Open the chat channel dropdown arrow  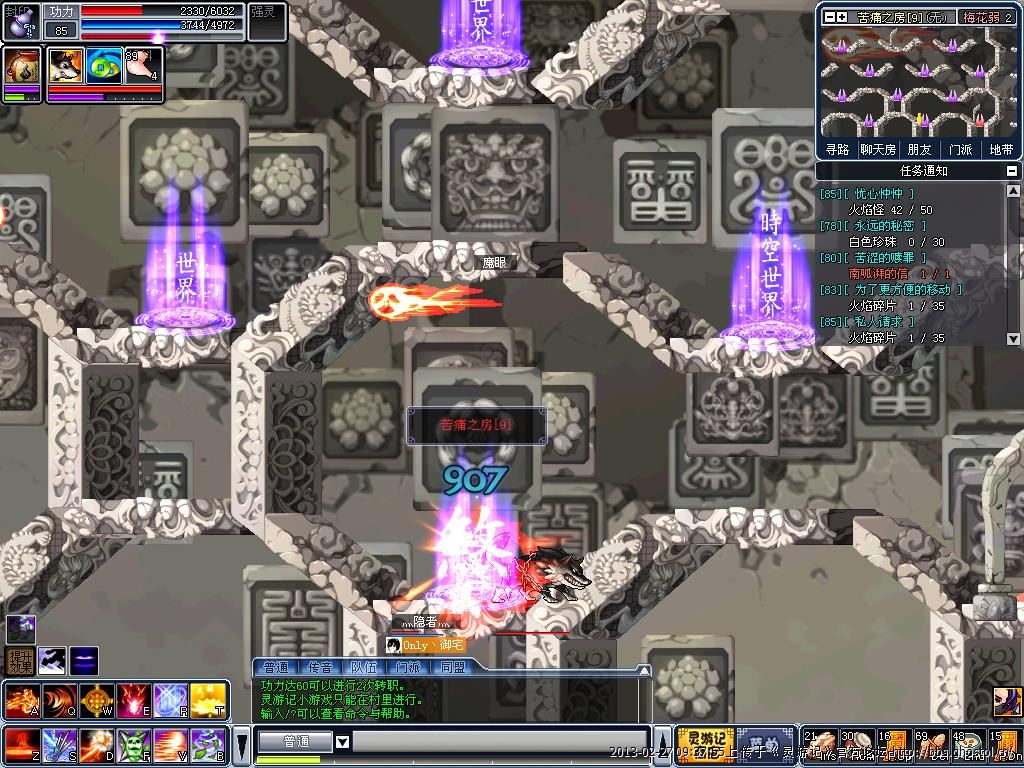342,742
